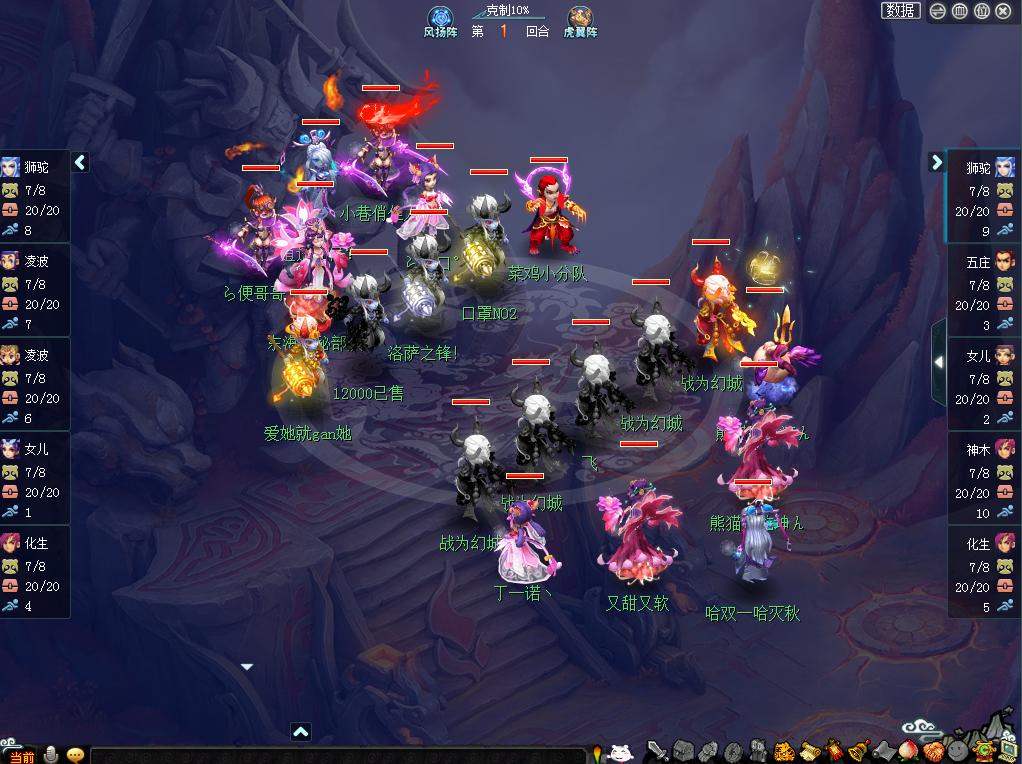This screenshot has height=764, width=1022.
Task: Click the golden bell toolbar icon
Action: [858, 752]
